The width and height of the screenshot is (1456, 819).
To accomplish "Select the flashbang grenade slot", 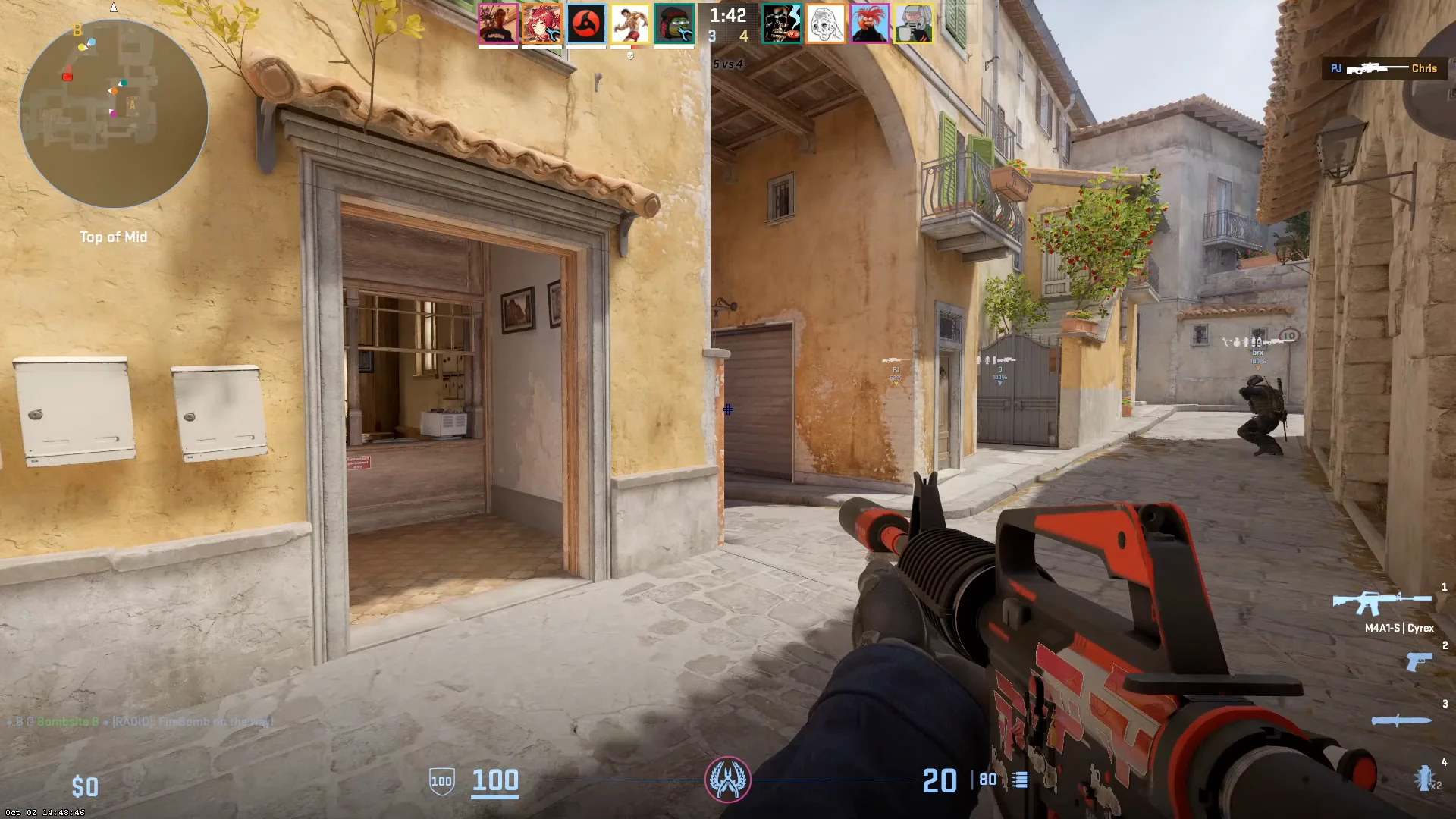I will (x=1425, y=777).
